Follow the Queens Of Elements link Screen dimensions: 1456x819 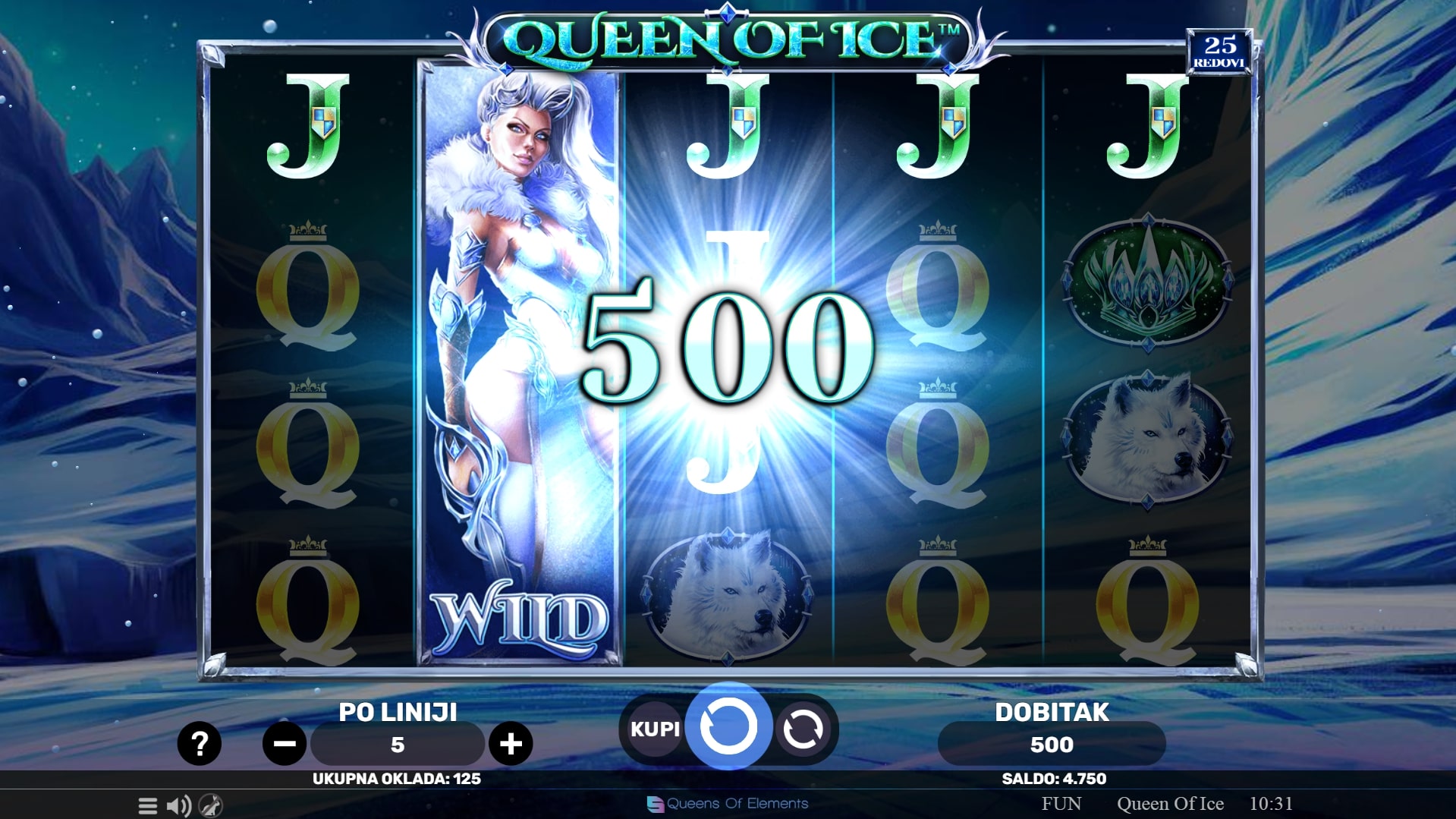click(728, 804)
